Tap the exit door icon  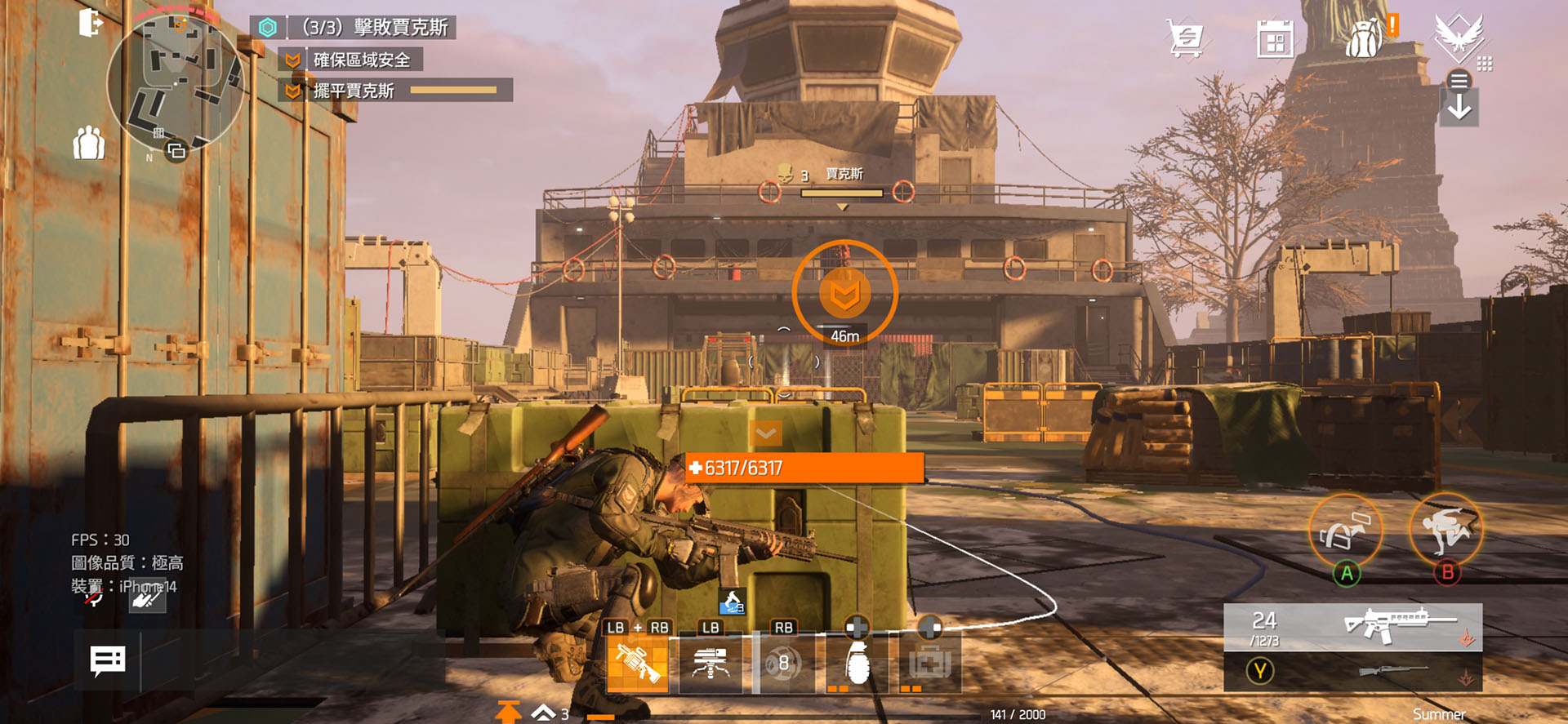tap(90, 23)
